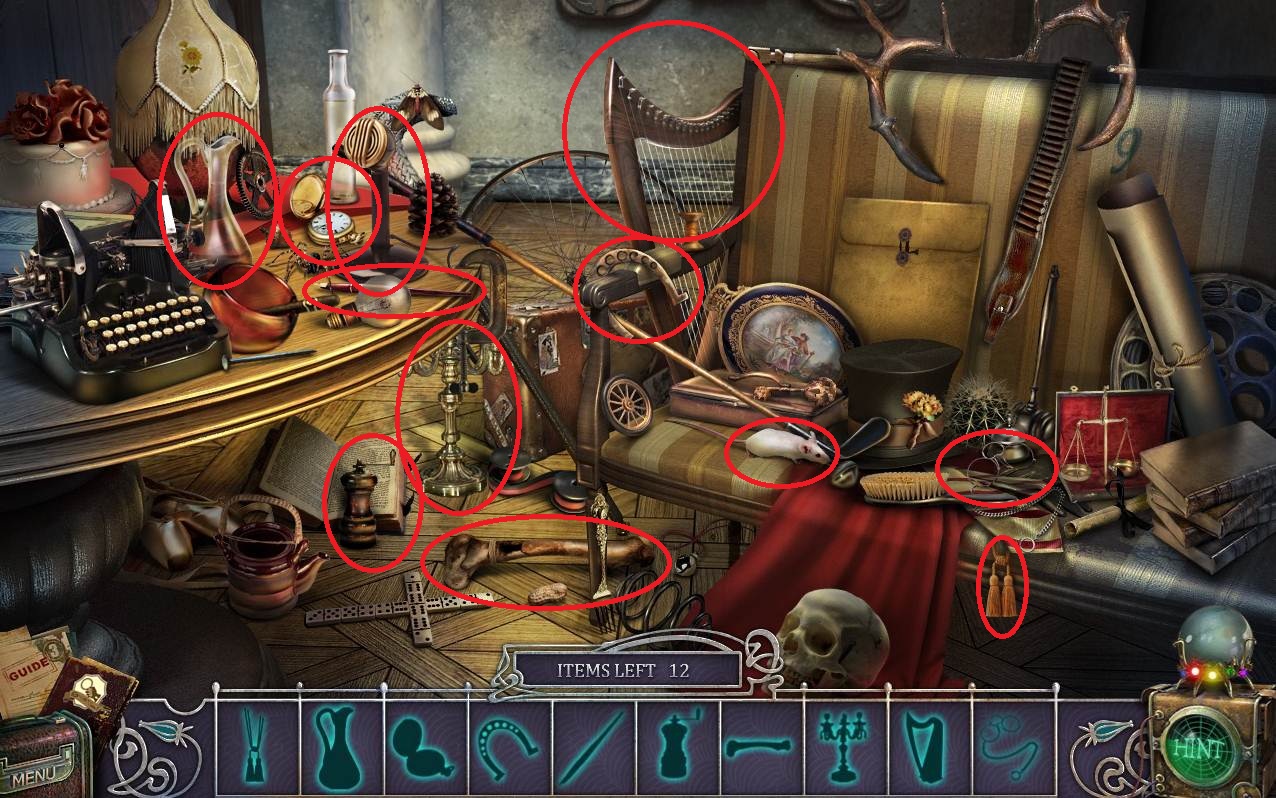
Task: Select the thin stick silhouette slot
Action: click(589, 746)
